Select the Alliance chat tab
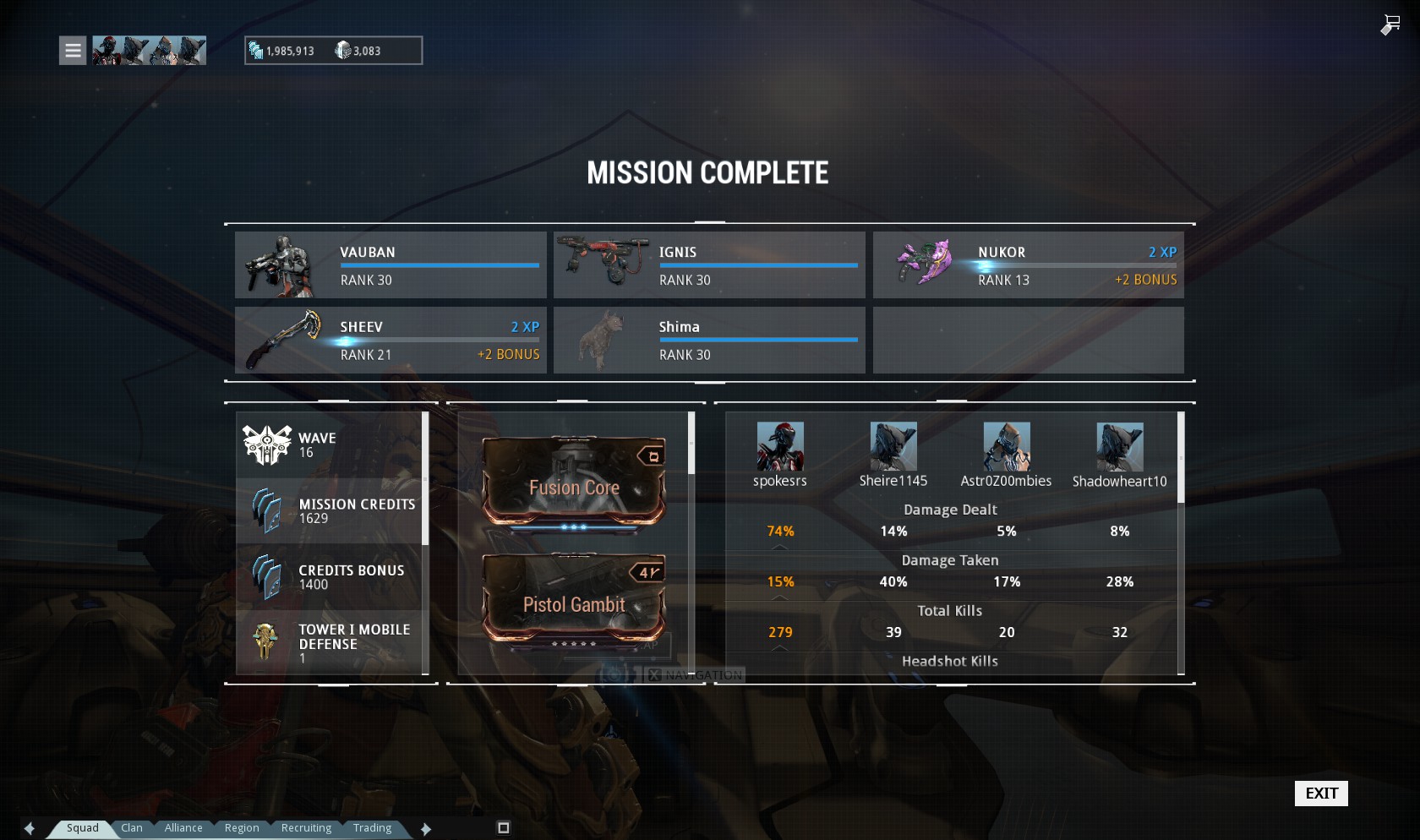 pos(183,828)
